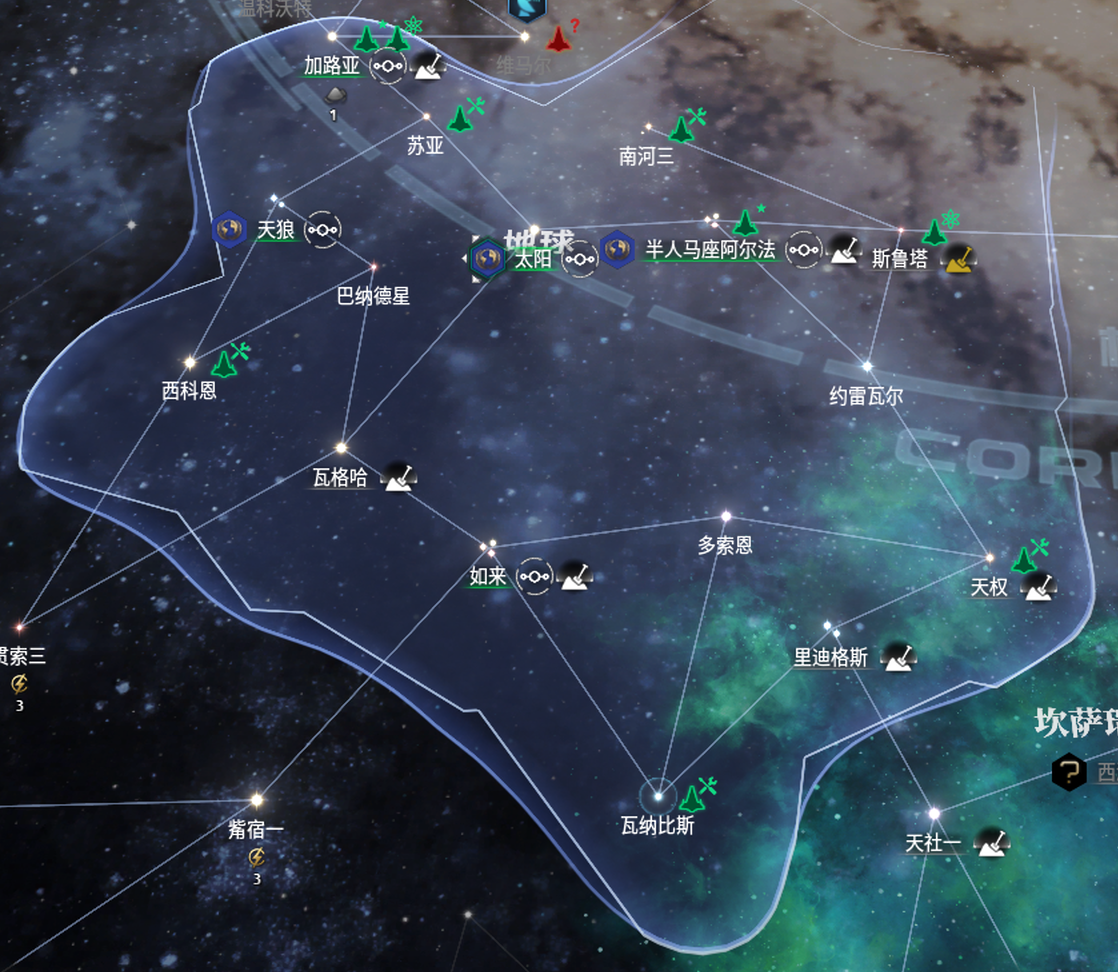The width and height of the screenshot is (1118, 972).
Task: Choose the 约雷瓦尔 system label
Action: pos(866,396)
